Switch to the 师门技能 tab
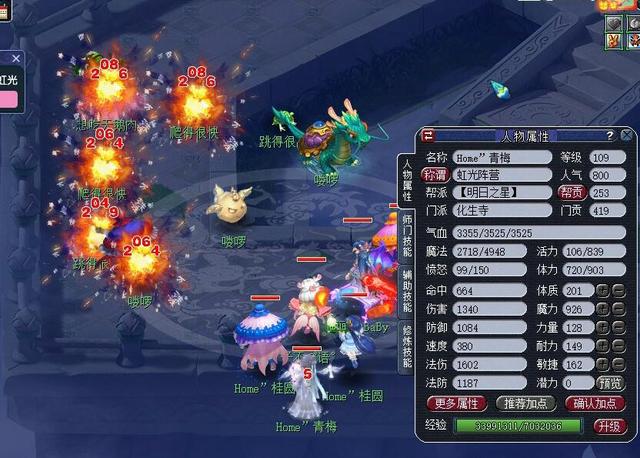 408,237
